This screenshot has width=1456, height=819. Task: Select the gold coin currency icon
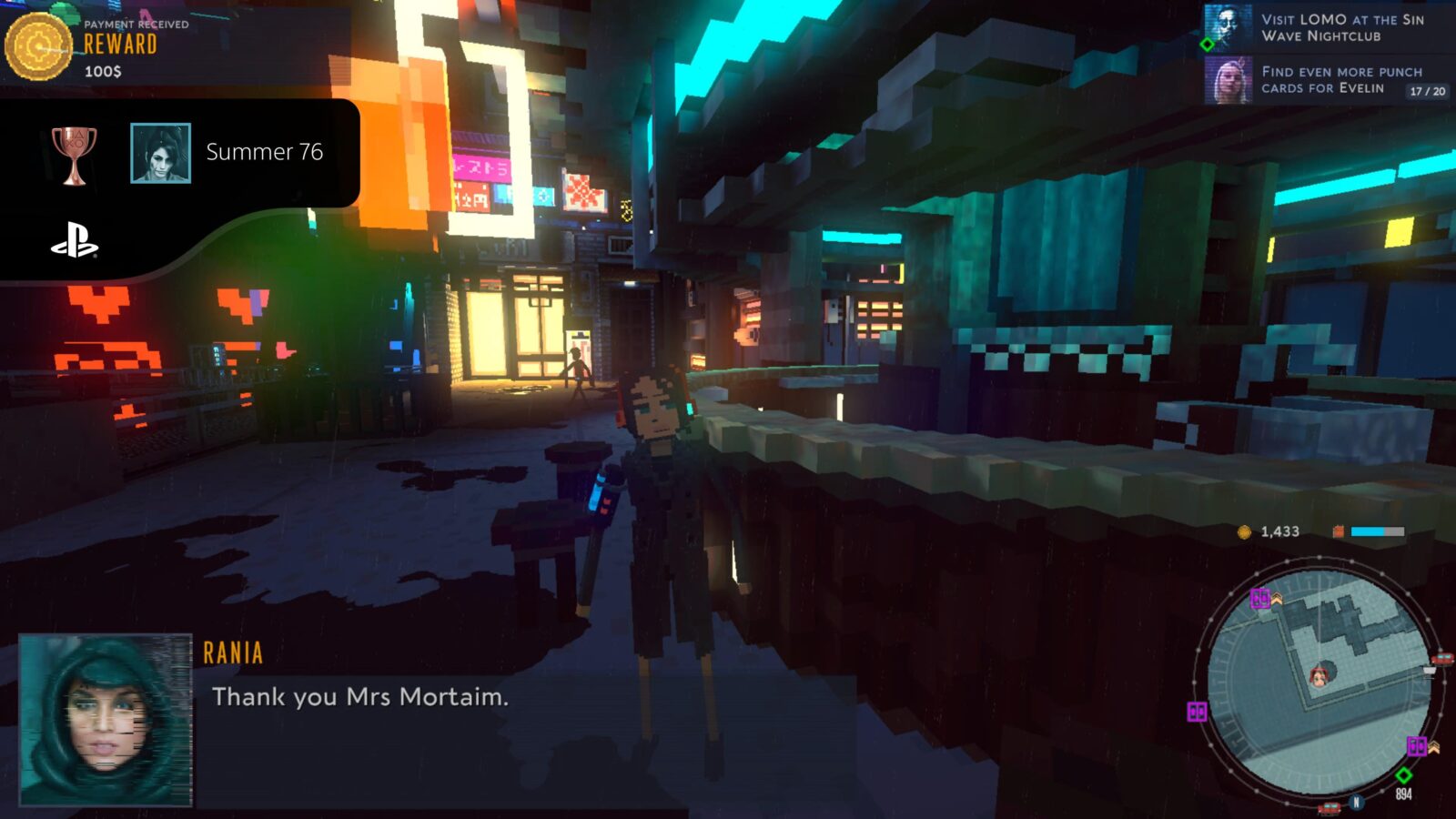pyautogui.click(x=1245, y=531)
